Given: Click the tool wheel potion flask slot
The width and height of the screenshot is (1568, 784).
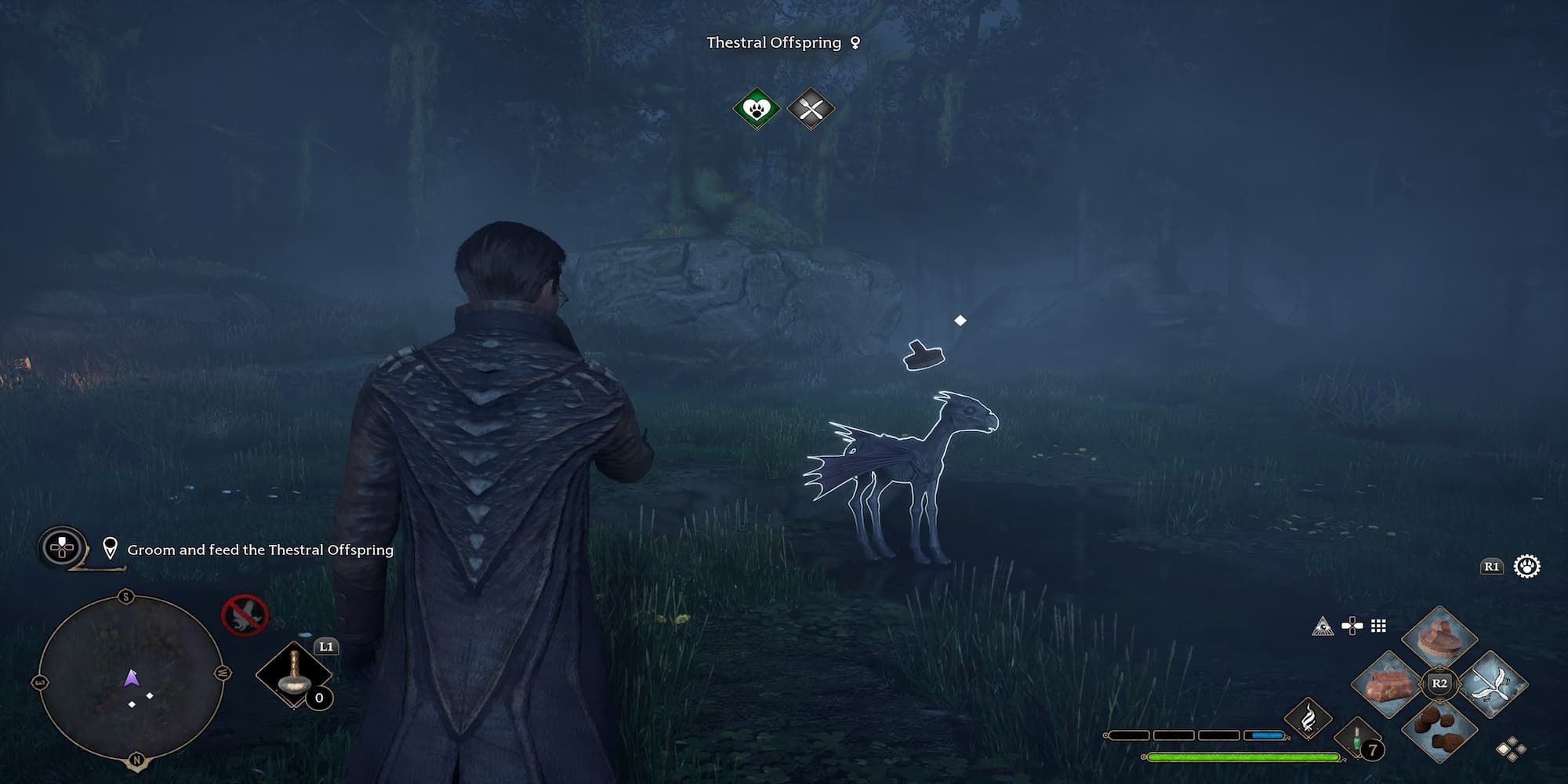Looking at the screenshot, I should tap(295, 674).
